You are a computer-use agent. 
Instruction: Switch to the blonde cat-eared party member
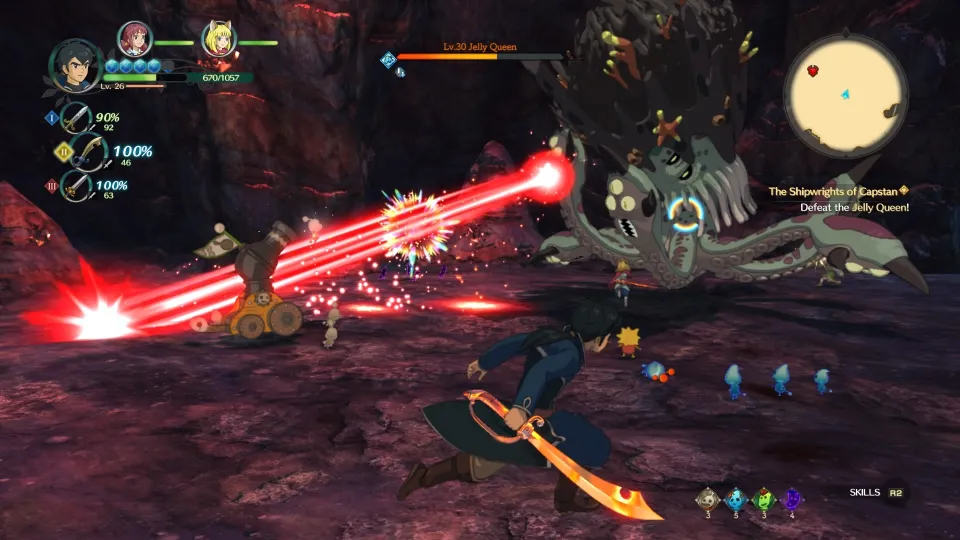(x=218, y=39)
